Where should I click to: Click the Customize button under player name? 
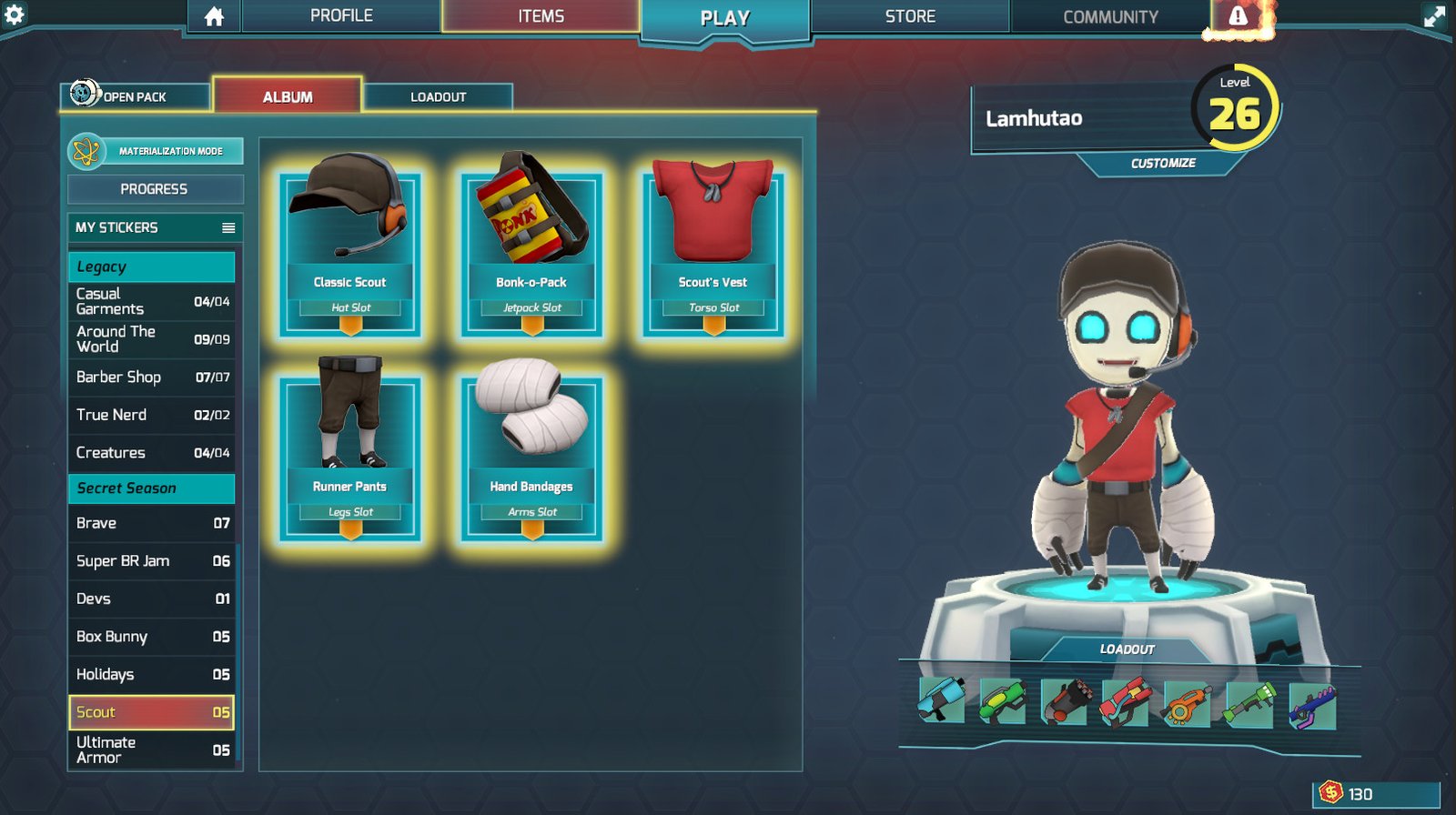point(1163,164)
